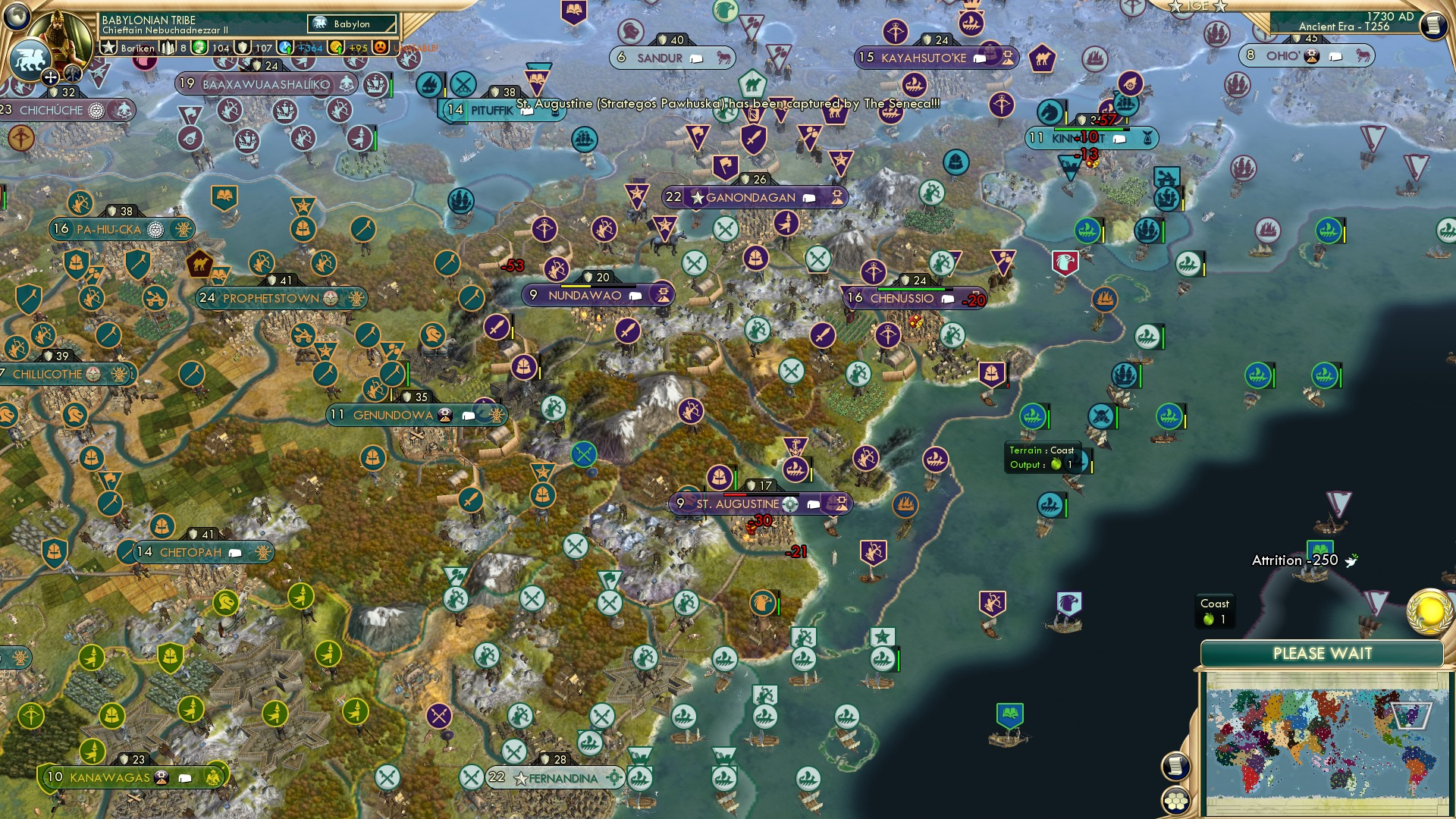Open the Babylon civilization dropdown
This screenshot has width=1456, height=819.
pyautogui.click(x=351, y=24)
